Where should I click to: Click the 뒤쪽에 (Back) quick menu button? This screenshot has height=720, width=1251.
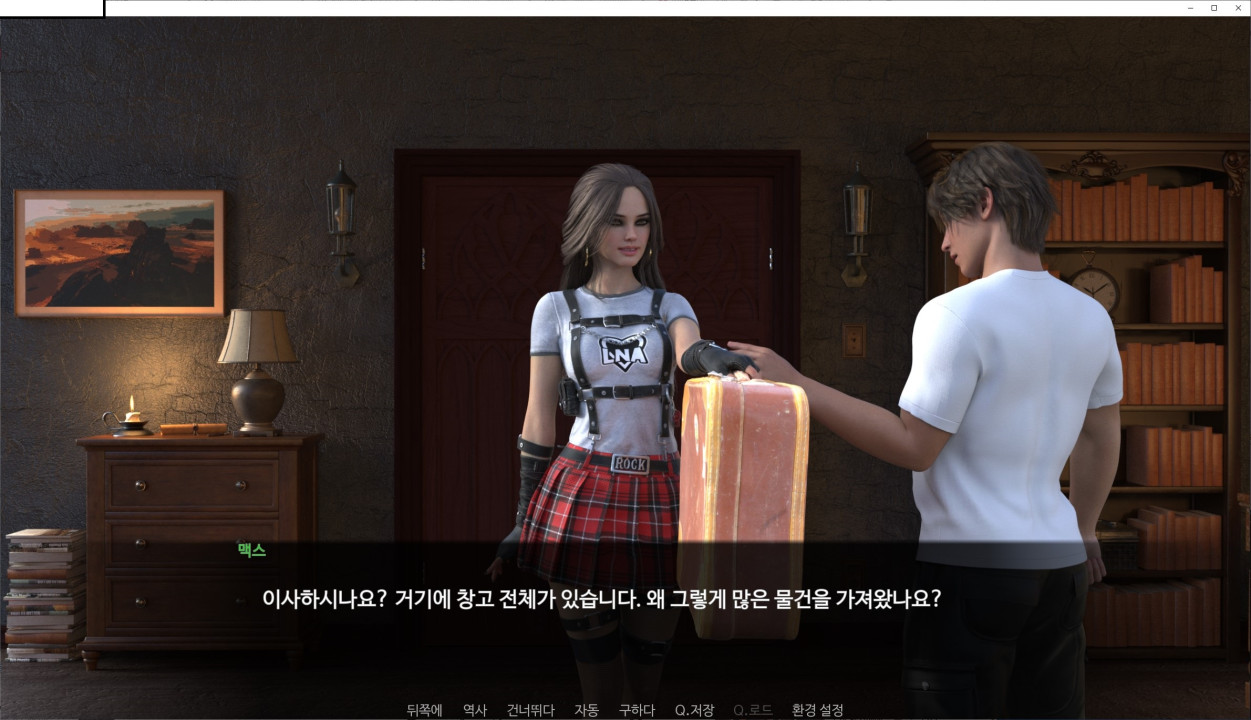[424, 710]
